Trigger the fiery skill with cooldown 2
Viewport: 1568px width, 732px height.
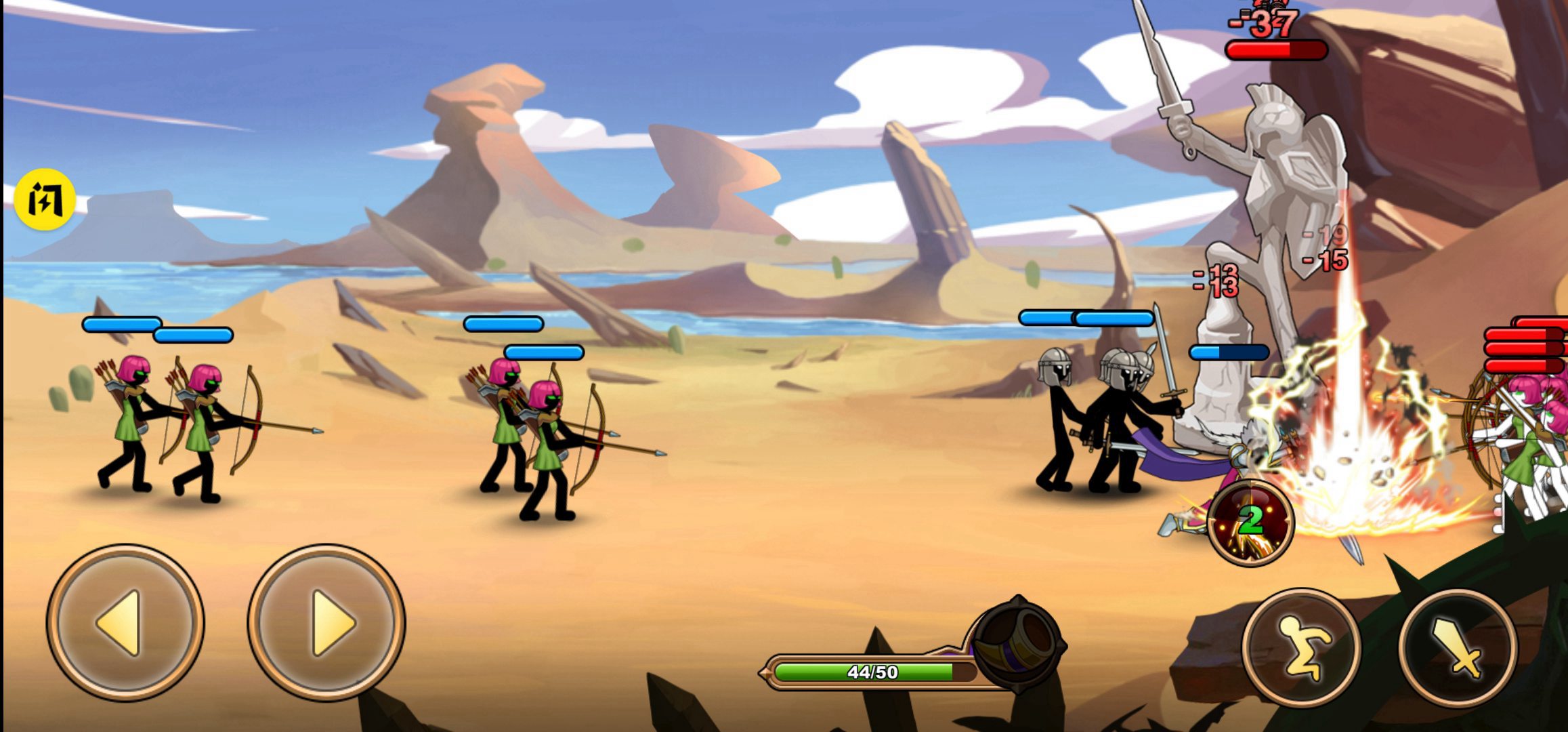[1250, 523]
